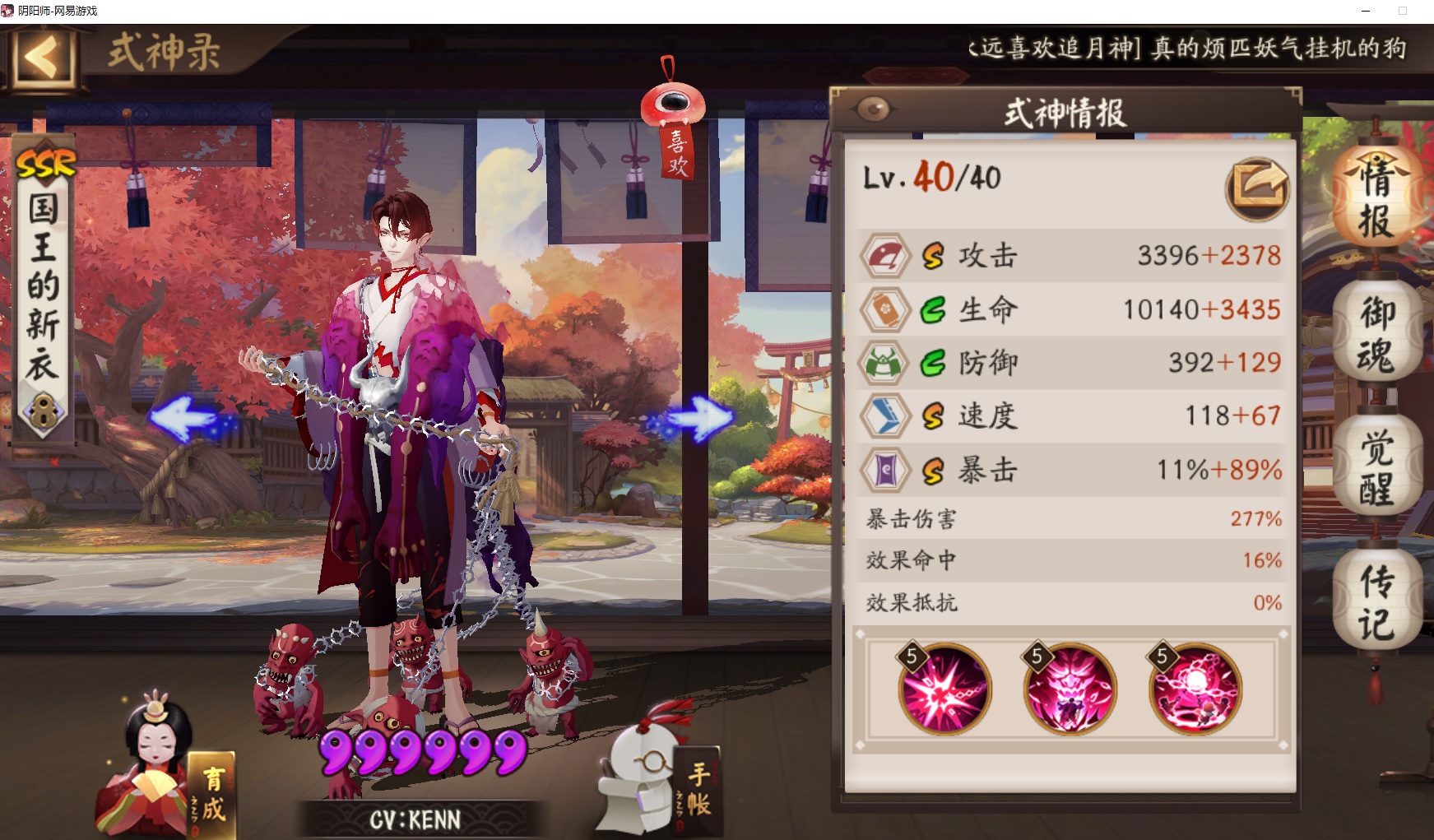Maximize the game window
Viewport: 1434px width, 840px height.
(x=1403, y=11)
